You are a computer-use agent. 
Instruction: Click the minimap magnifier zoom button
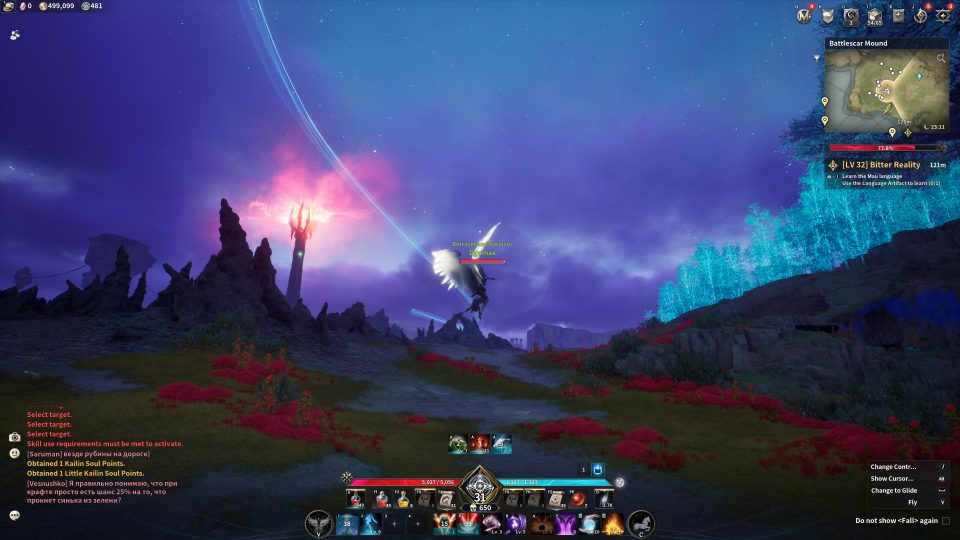click(941, 57)
